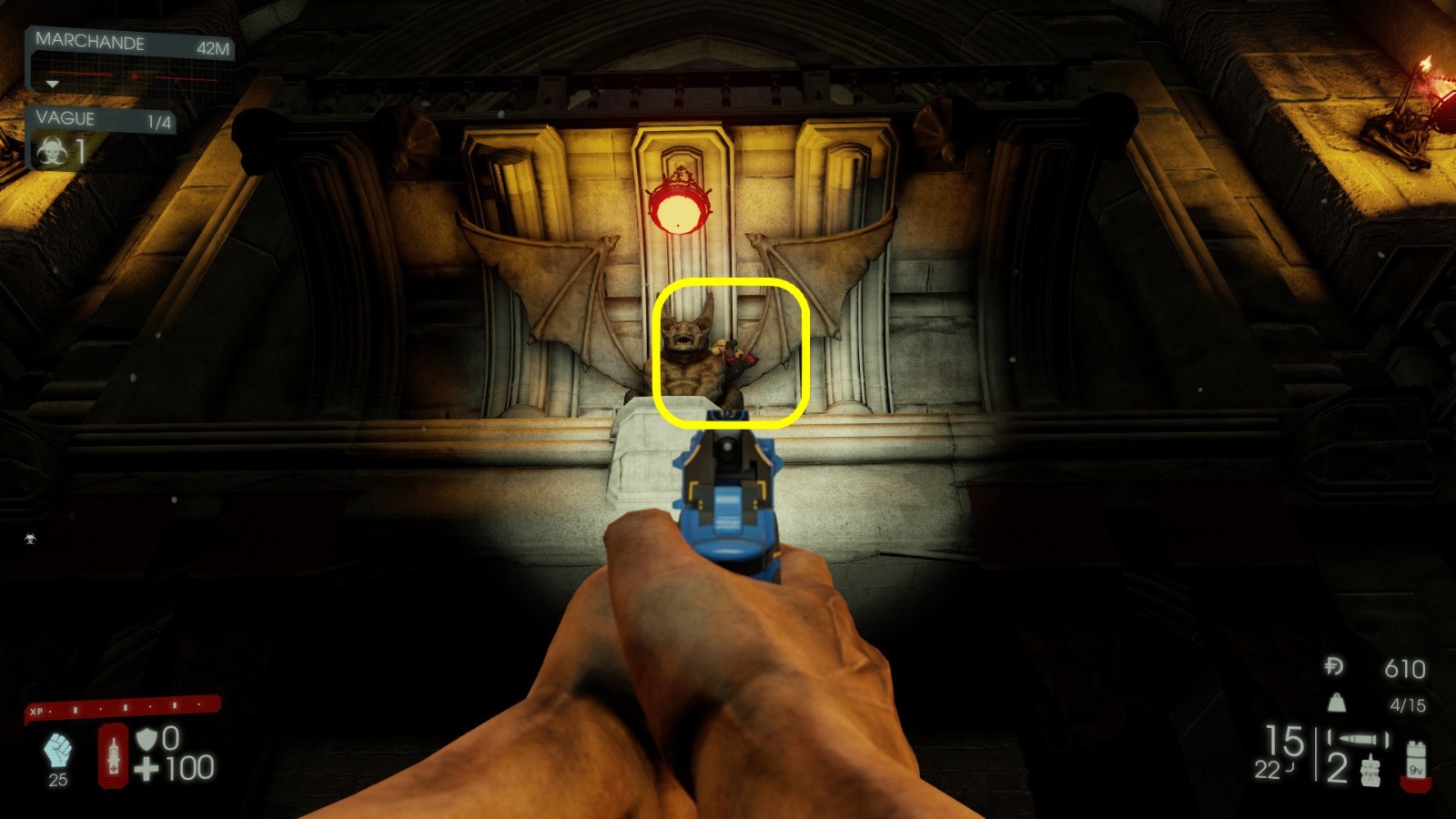This screenshot has width=1456, height=819.
Task: Click the red XP progress bar
Action: pos(118,707)
